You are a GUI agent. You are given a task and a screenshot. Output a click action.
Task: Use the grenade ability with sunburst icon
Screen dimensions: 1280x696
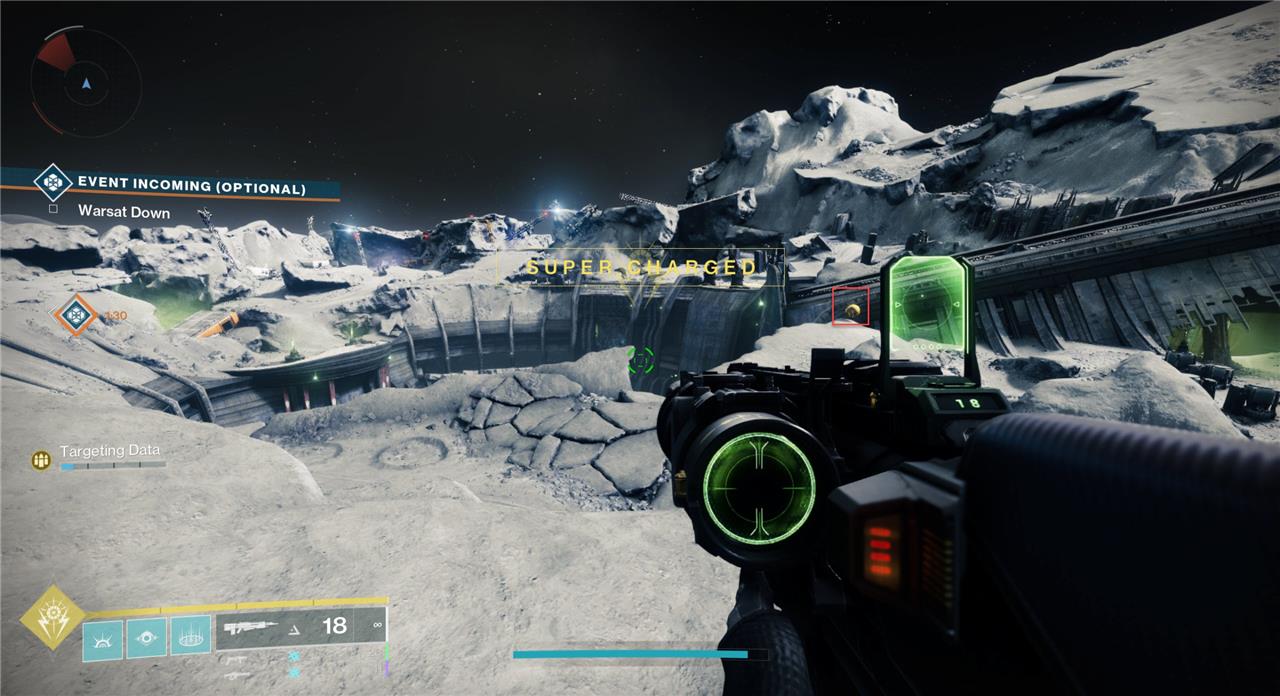point(102,639)
